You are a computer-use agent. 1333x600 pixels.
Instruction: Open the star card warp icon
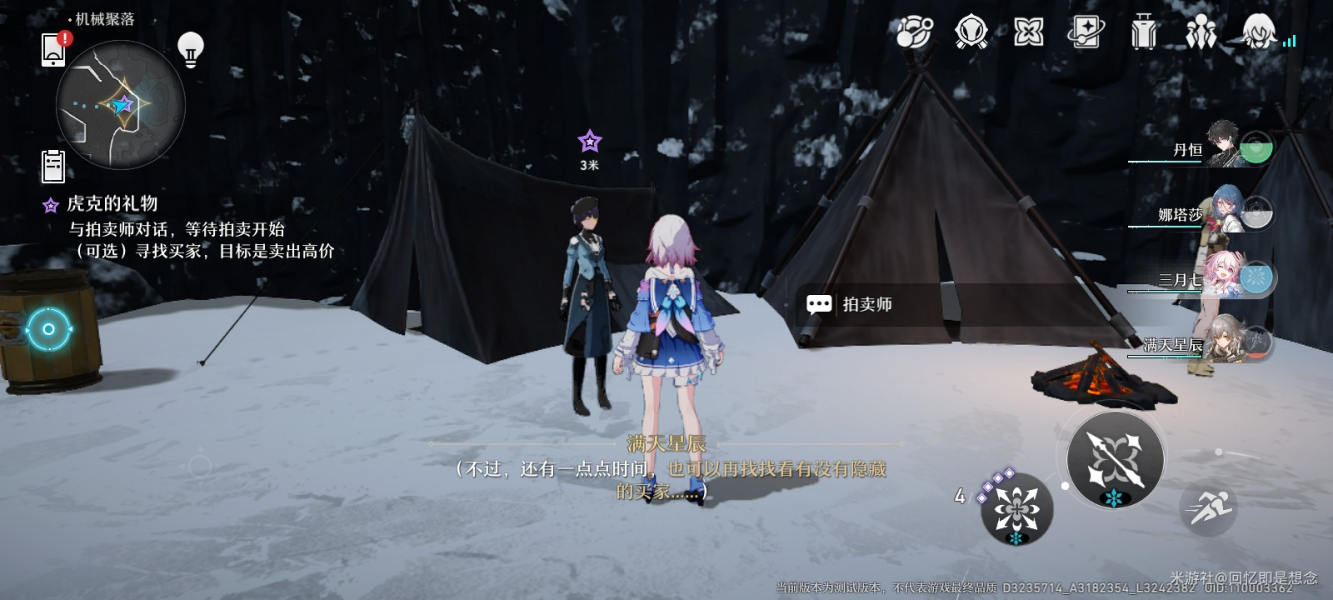pyautogui.click(x=1085, y=32)
